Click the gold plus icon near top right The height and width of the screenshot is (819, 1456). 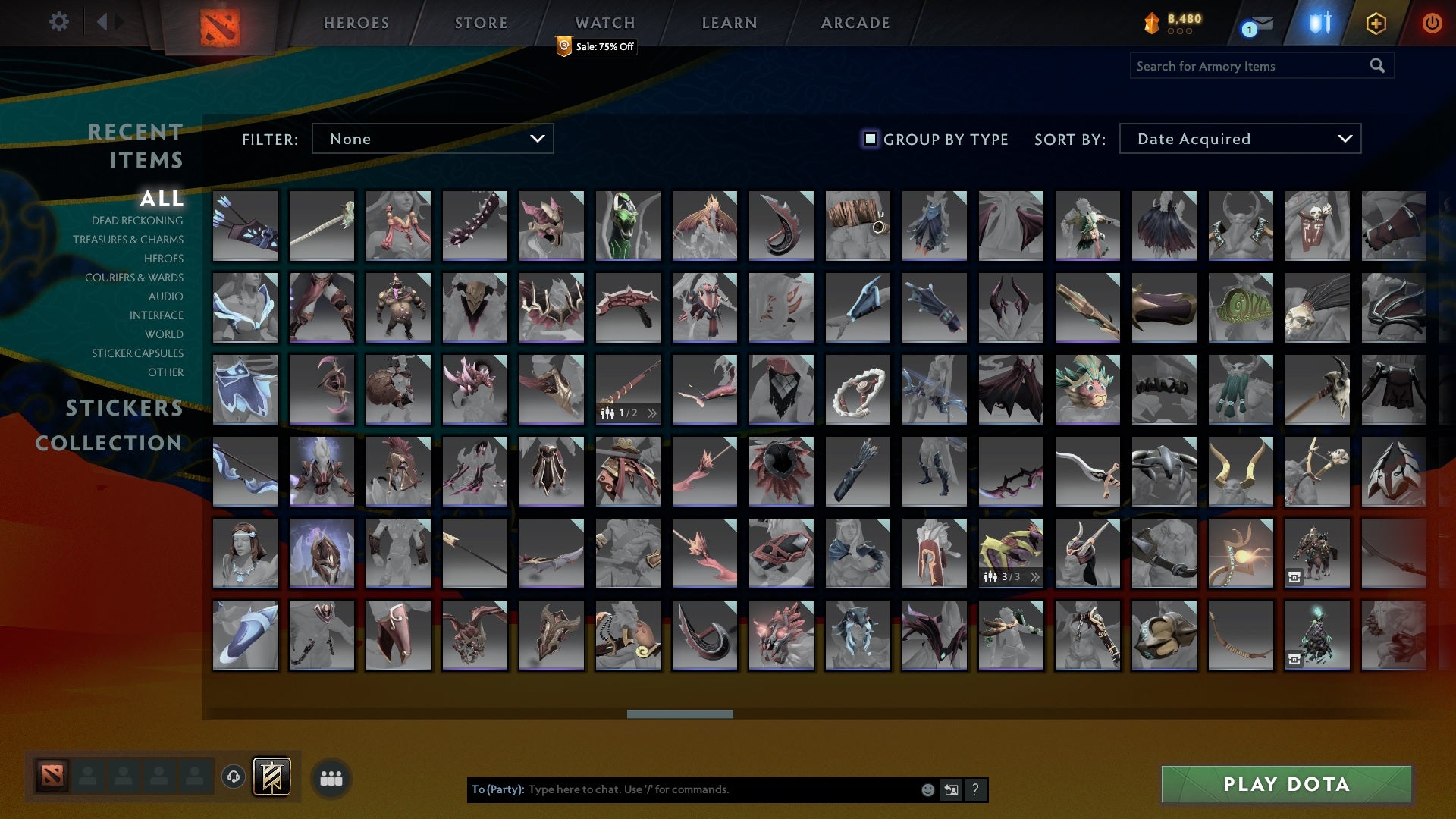tap(1375, 24)
